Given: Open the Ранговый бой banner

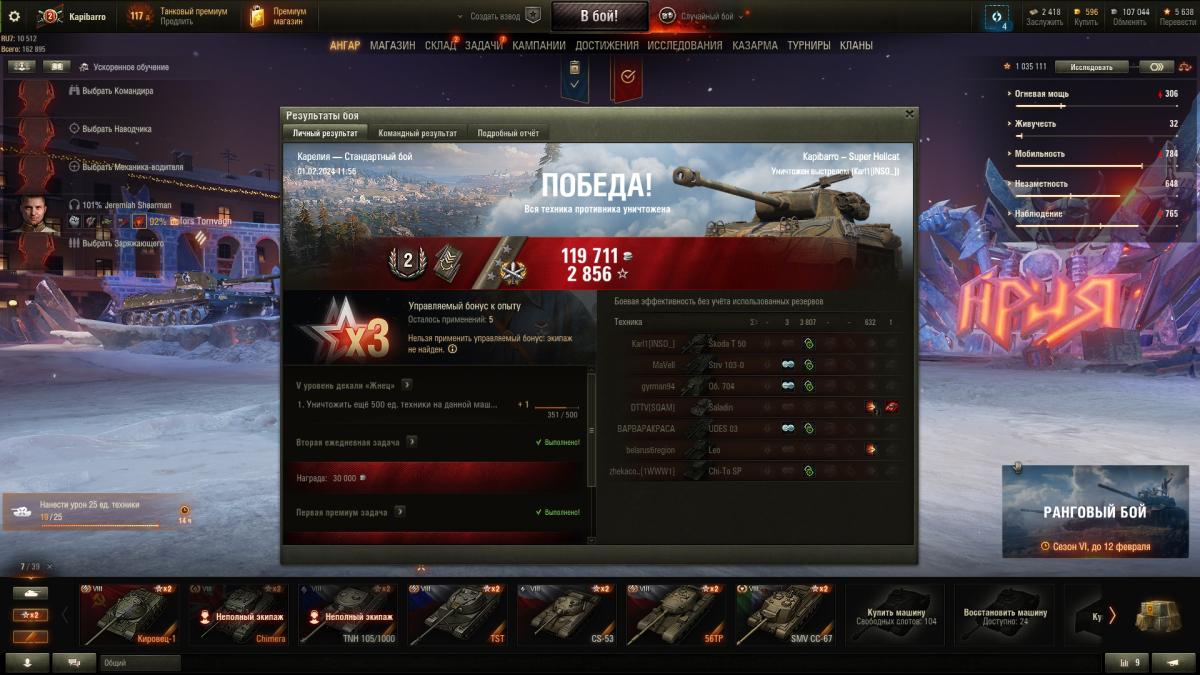Looking at the screenshot, I should (x=1095, y=511).
